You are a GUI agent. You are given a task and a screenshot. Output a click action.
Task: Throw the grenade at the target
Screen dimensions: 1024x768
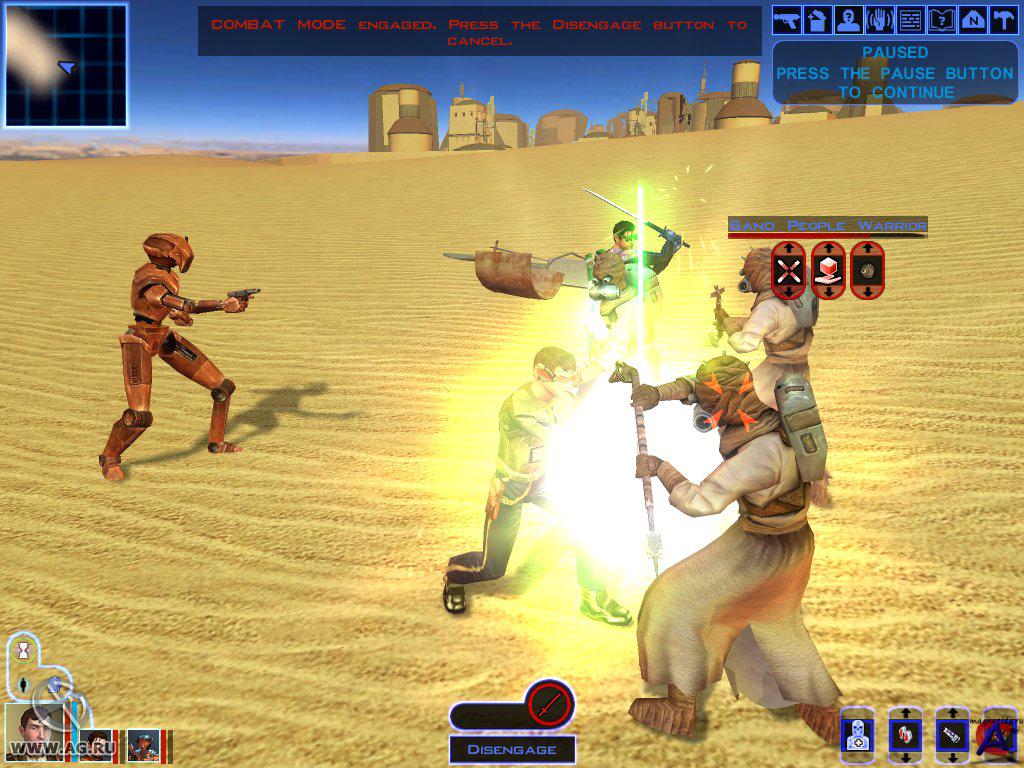pyautogui.click(x=867, y=270)
